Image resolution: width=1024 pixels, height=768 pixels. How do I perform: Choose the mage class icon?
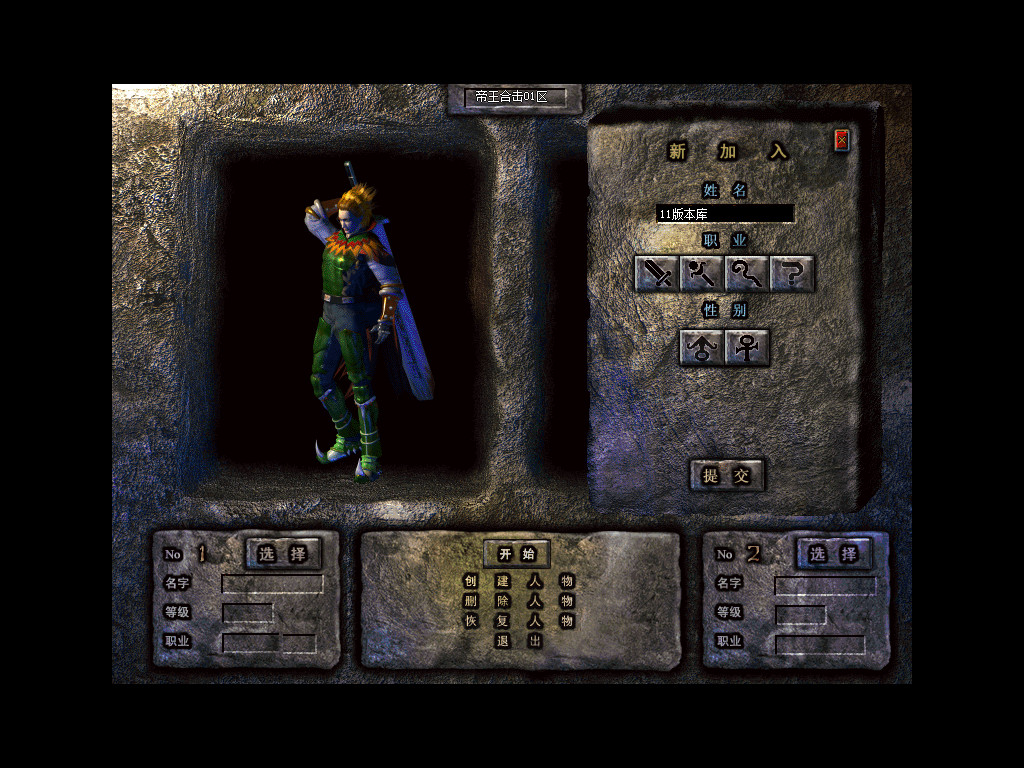pos(702,273)
